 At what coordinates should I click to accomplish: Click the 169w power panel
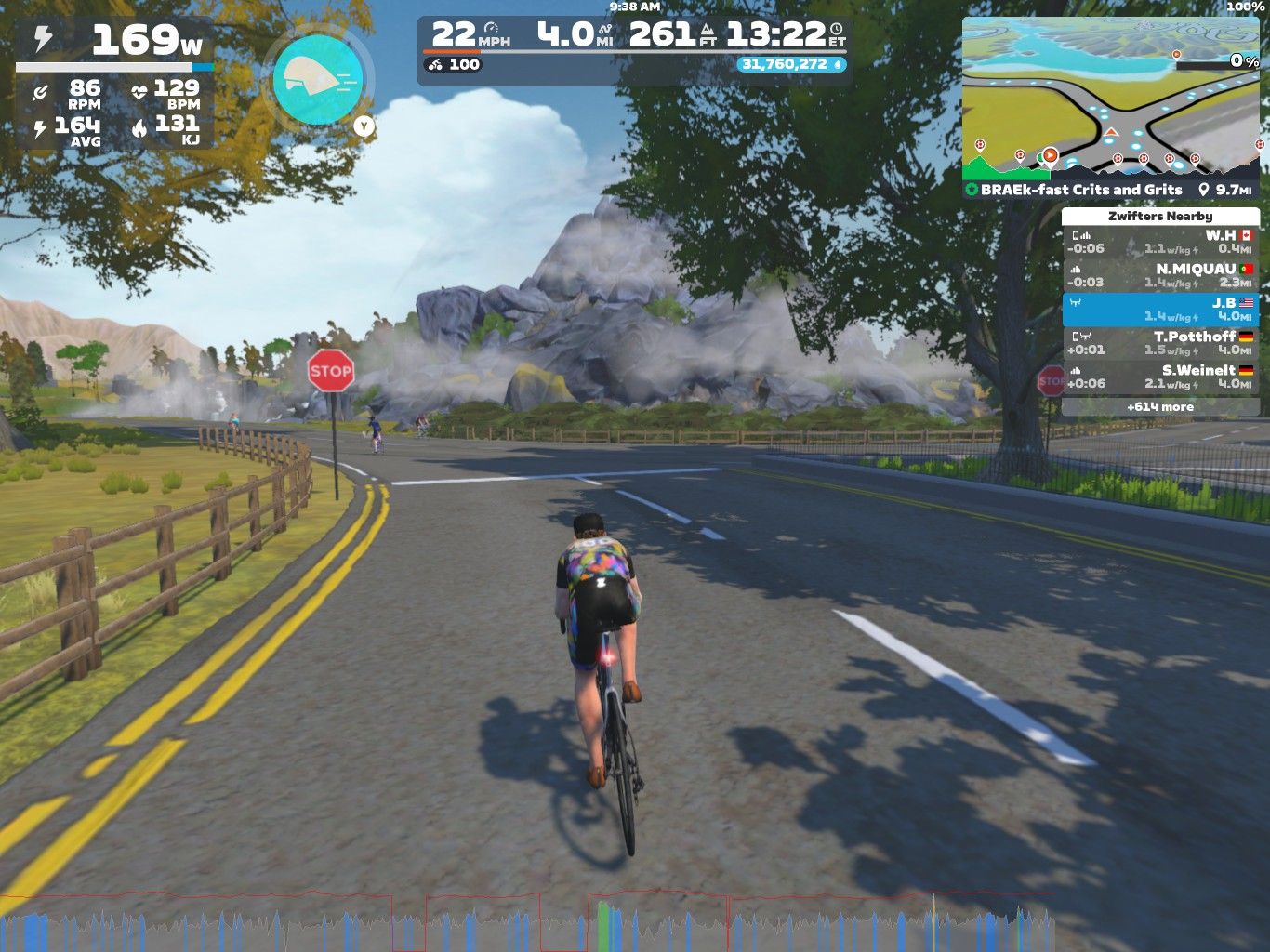coord(115,42)
